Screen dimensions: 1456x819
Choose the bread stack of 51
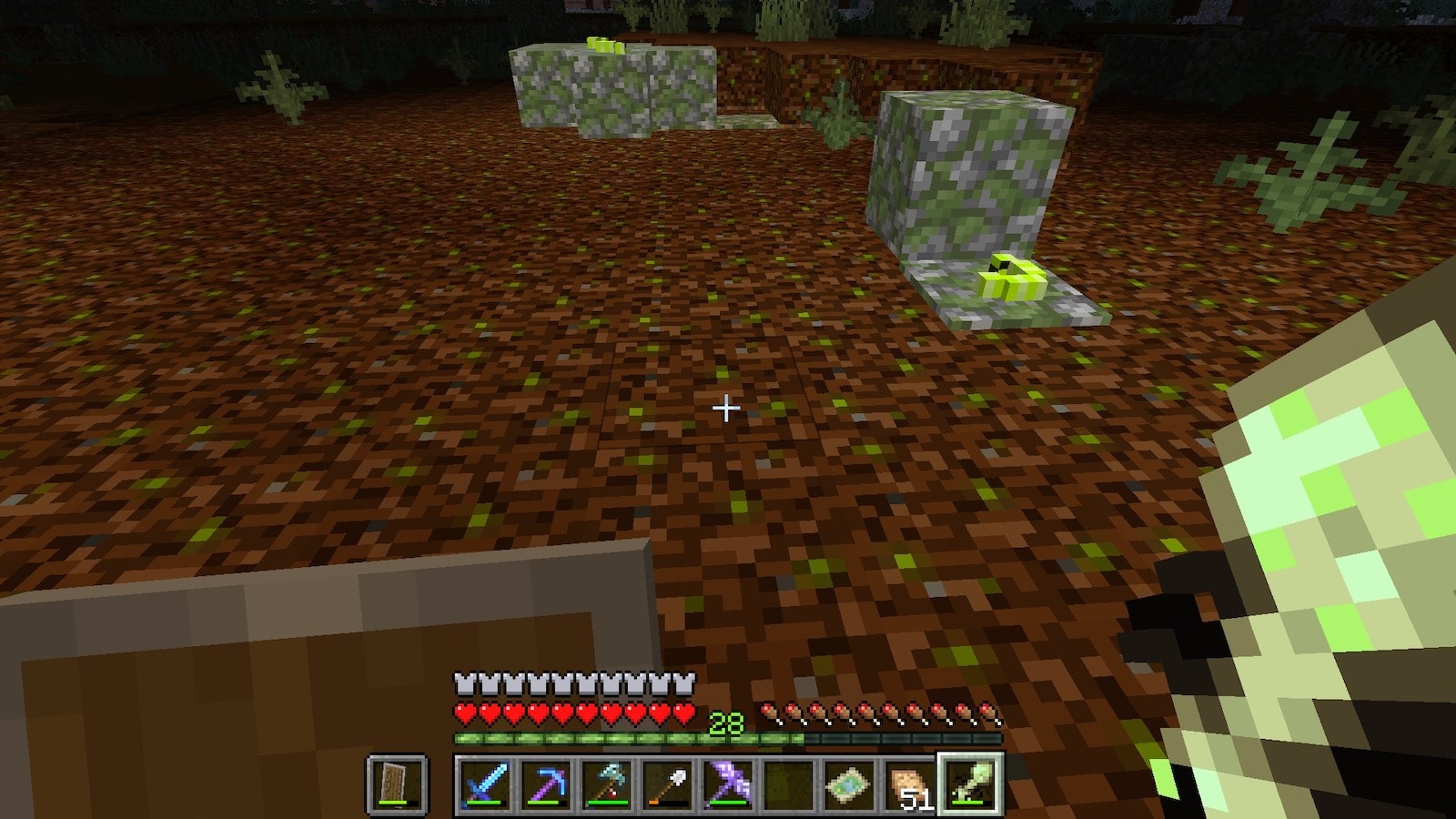click(910, 784)
